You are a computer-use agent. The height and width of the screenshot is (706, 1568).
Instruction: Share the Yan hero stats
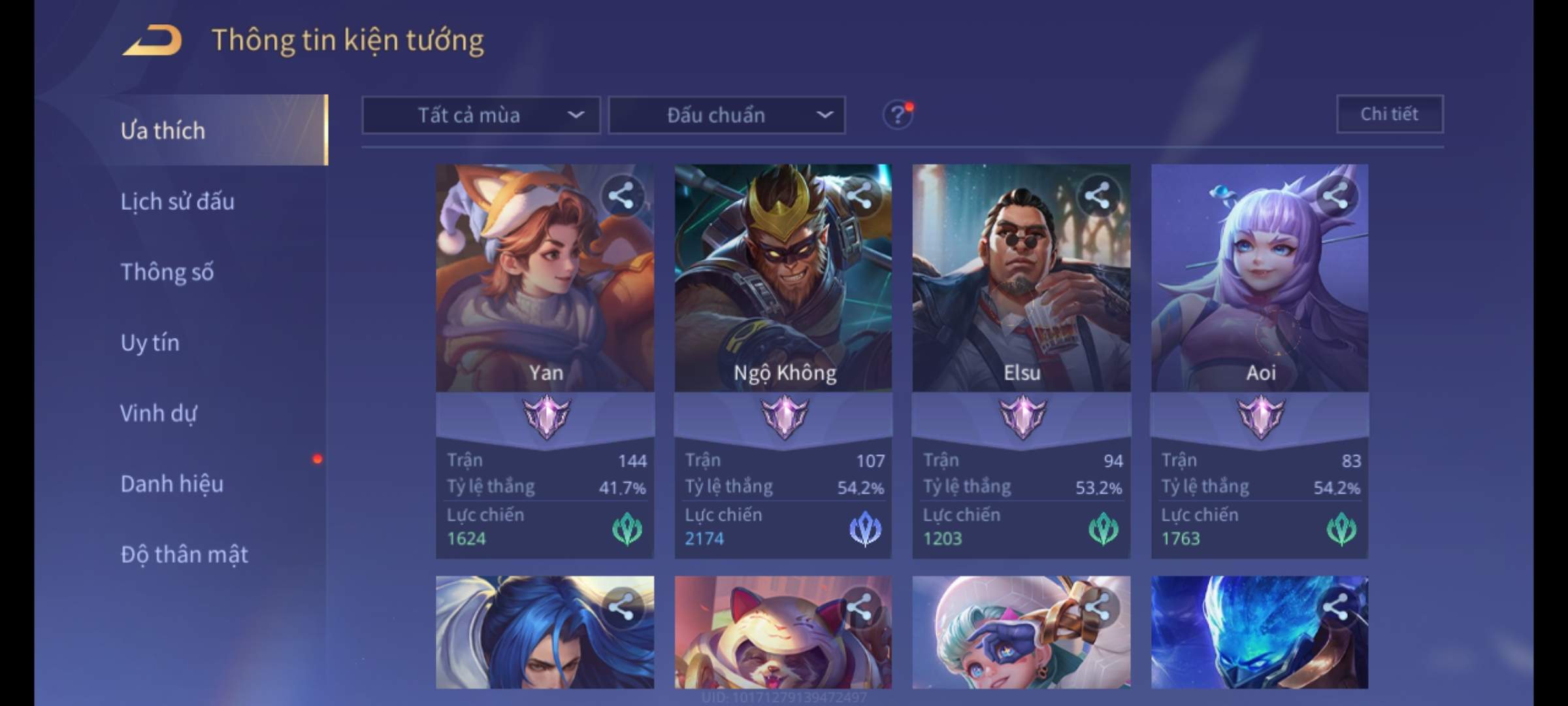621,195
